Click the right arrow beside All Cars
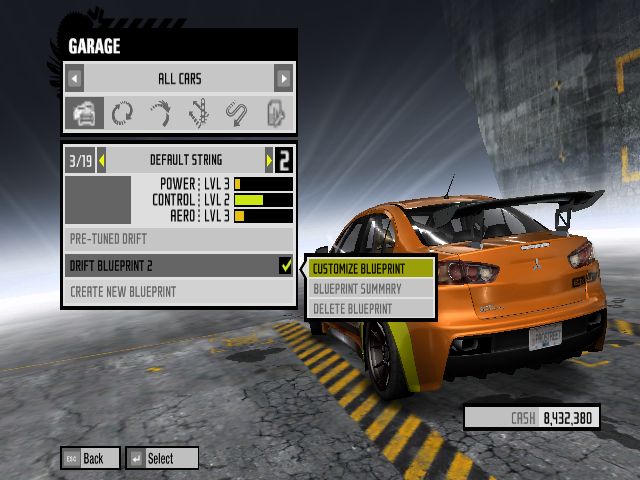The width and height of the screenshot is (640, 480). pos(284,78)
